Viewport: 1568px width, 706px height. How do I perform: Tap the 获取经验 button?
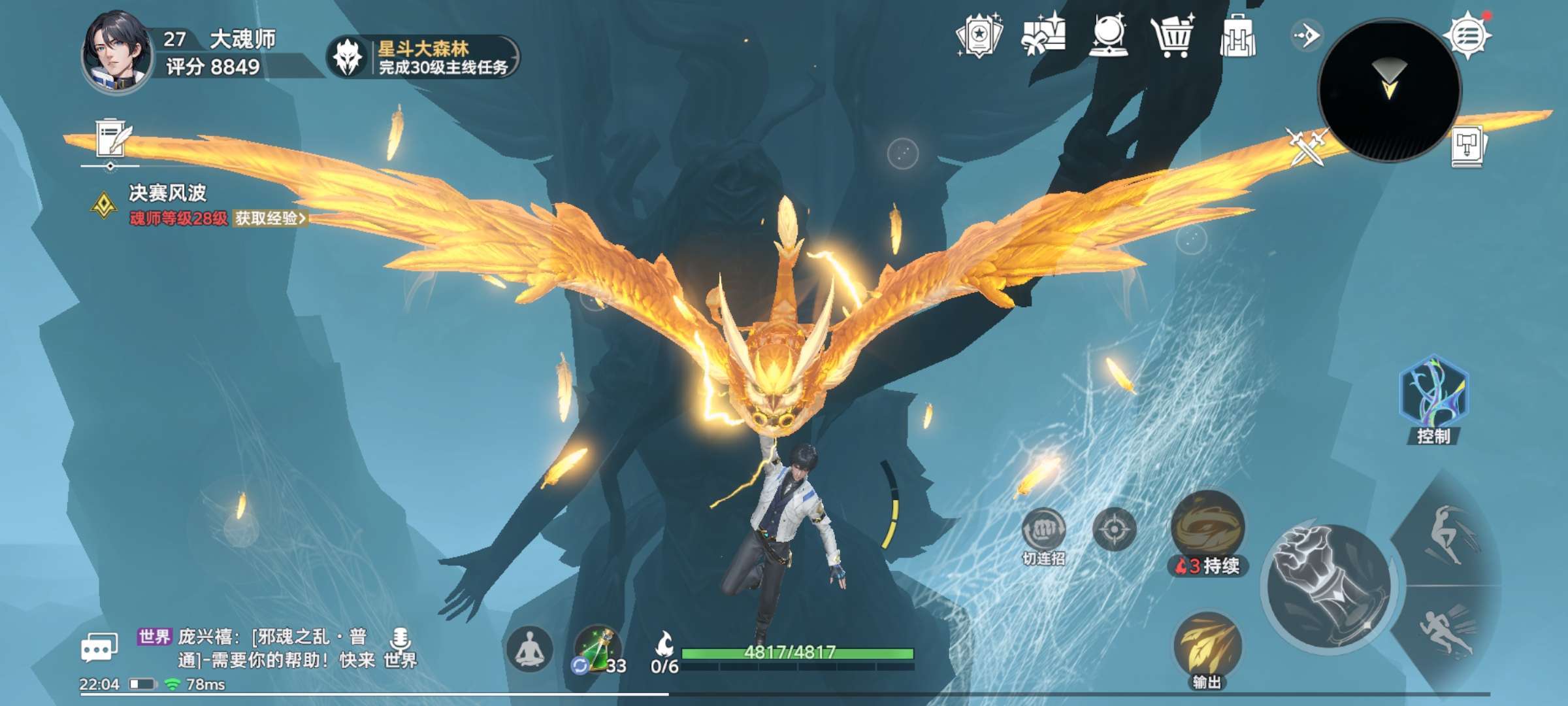270,218
